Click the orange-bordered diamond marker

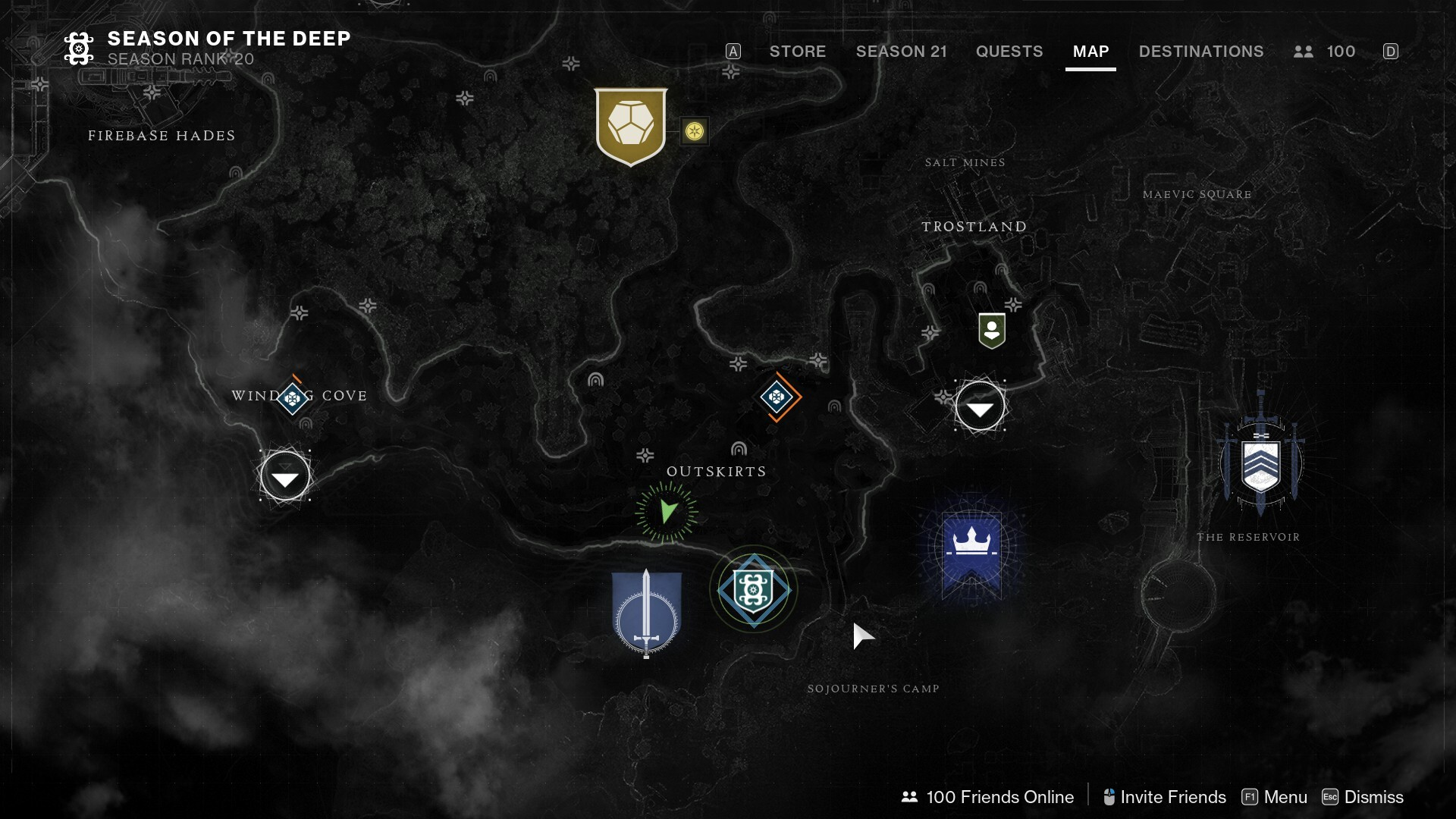(x=777, y=397)
